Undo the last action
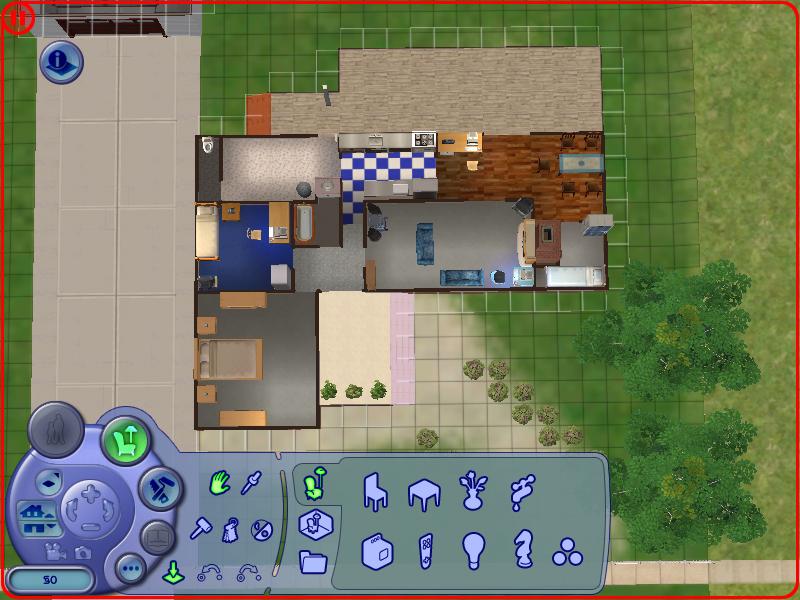 pyautogui.click(x=211, y=573)
